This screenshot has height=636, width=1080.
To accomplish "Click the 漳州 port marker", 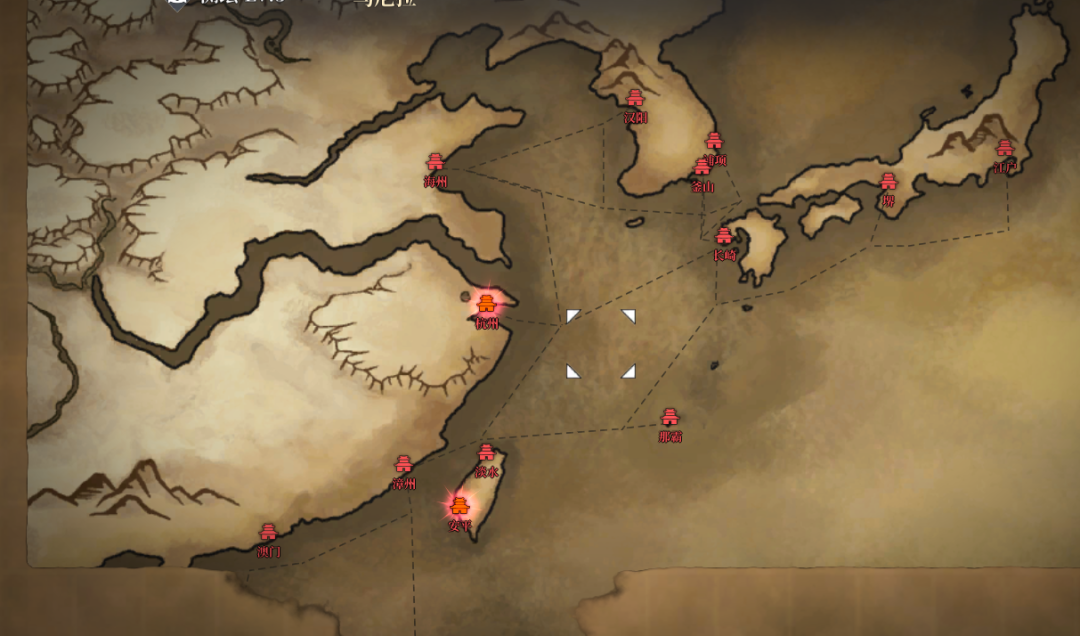I will [x=404, y=465].
